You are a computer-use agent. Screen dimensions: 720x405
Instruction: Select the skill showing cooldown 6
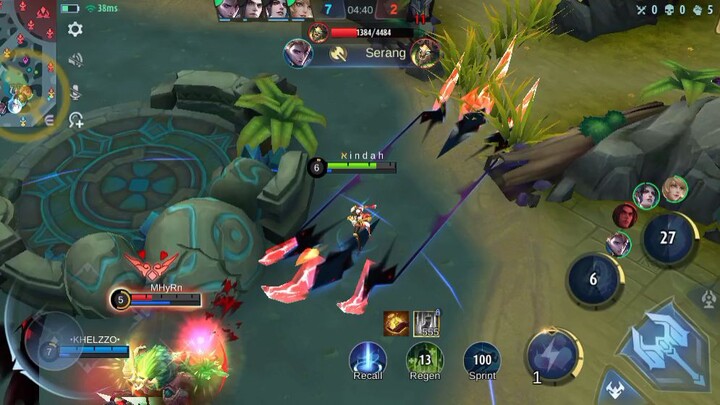593,279
